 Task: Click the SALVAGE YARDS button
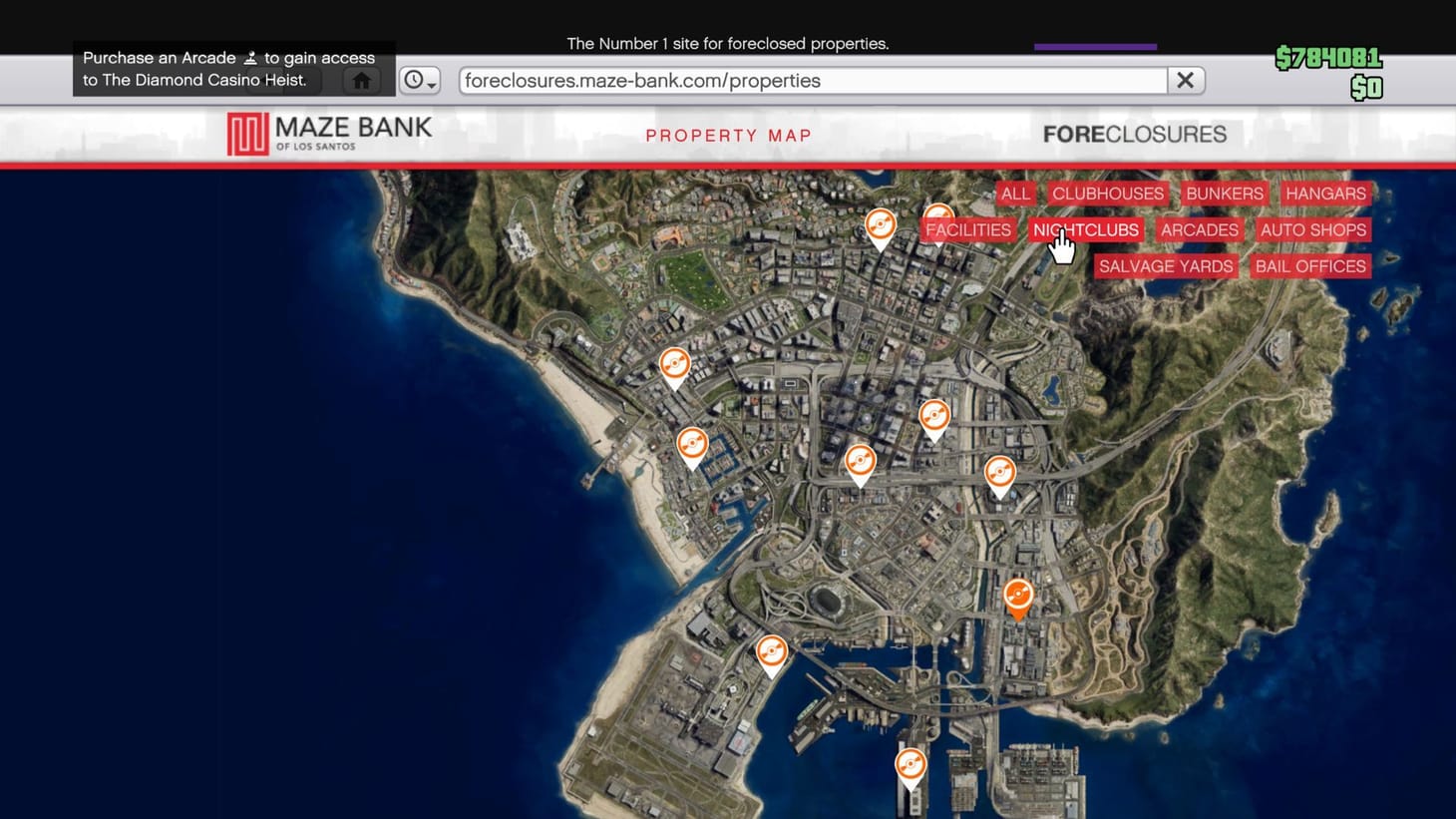1165,266
